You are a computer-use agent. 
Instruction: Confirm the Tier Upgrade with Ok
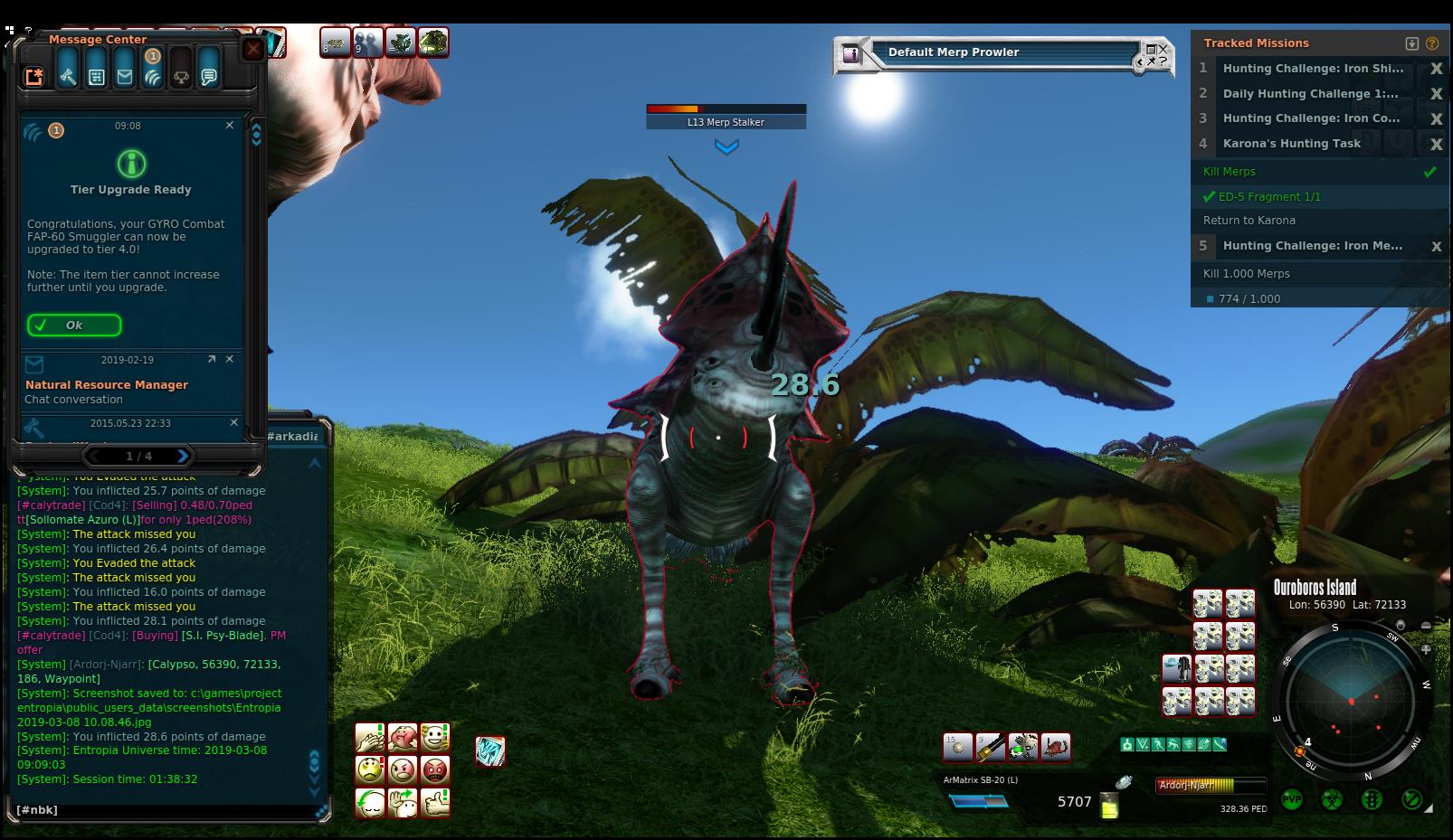[x=74, y=326]
